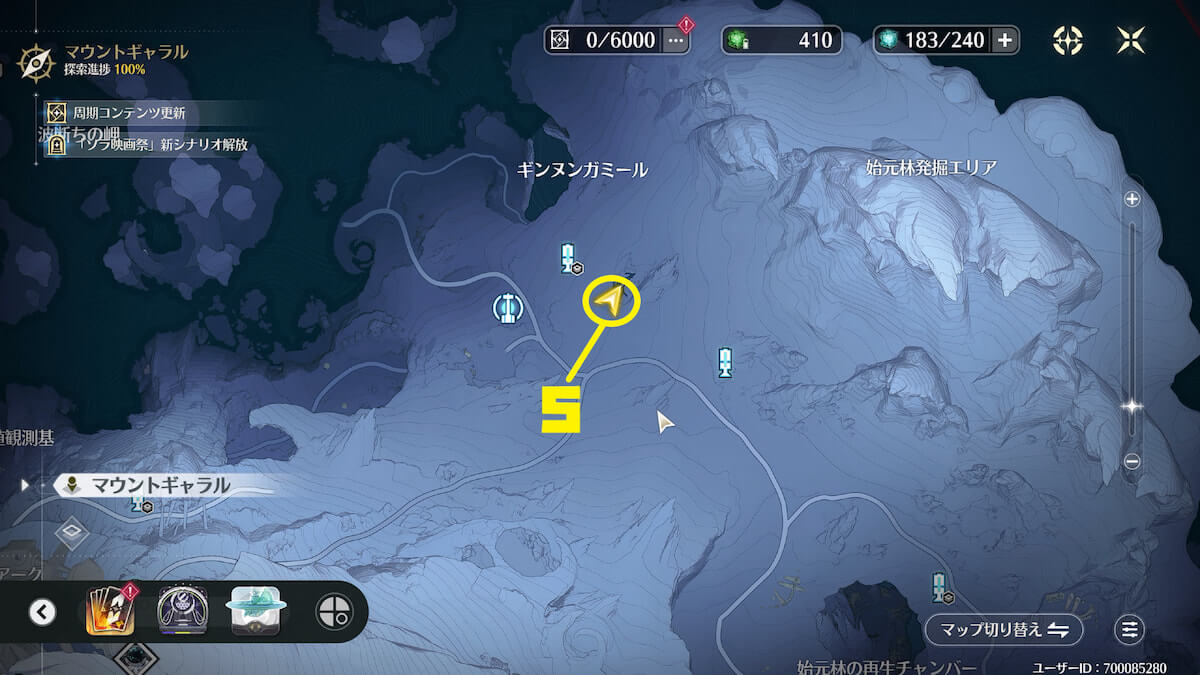Activate the quartered-circle marker tool
The image size is (1200, 675).
click(x=334, y=611)
